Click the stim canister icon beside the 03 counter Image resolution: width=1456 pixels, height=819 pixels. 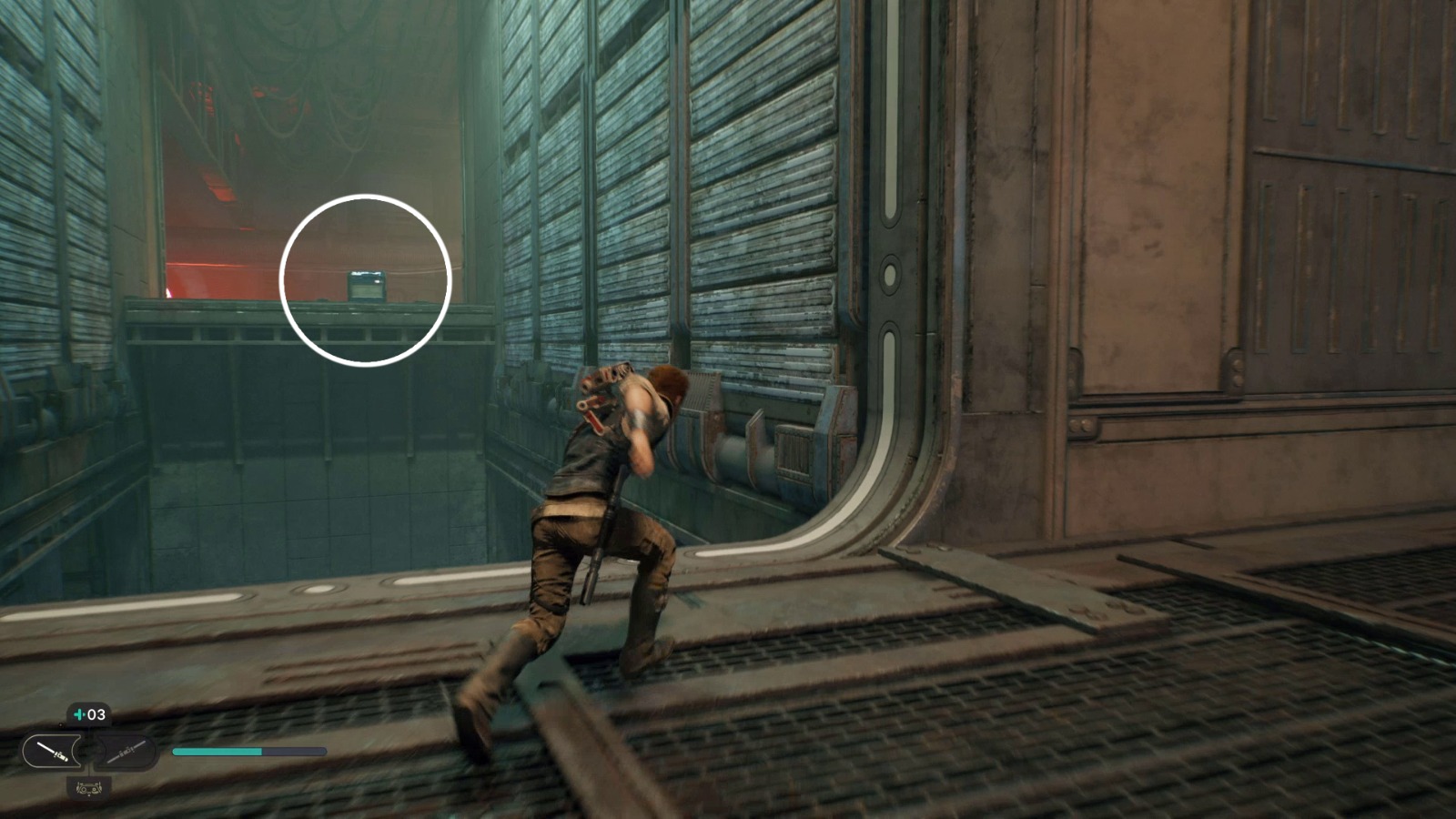tap(79, 714)
